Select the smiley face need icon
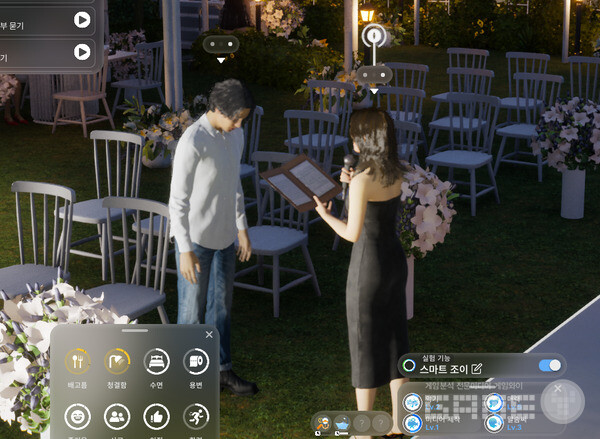The width and height of the screenshot is (600, 439). 77,416
